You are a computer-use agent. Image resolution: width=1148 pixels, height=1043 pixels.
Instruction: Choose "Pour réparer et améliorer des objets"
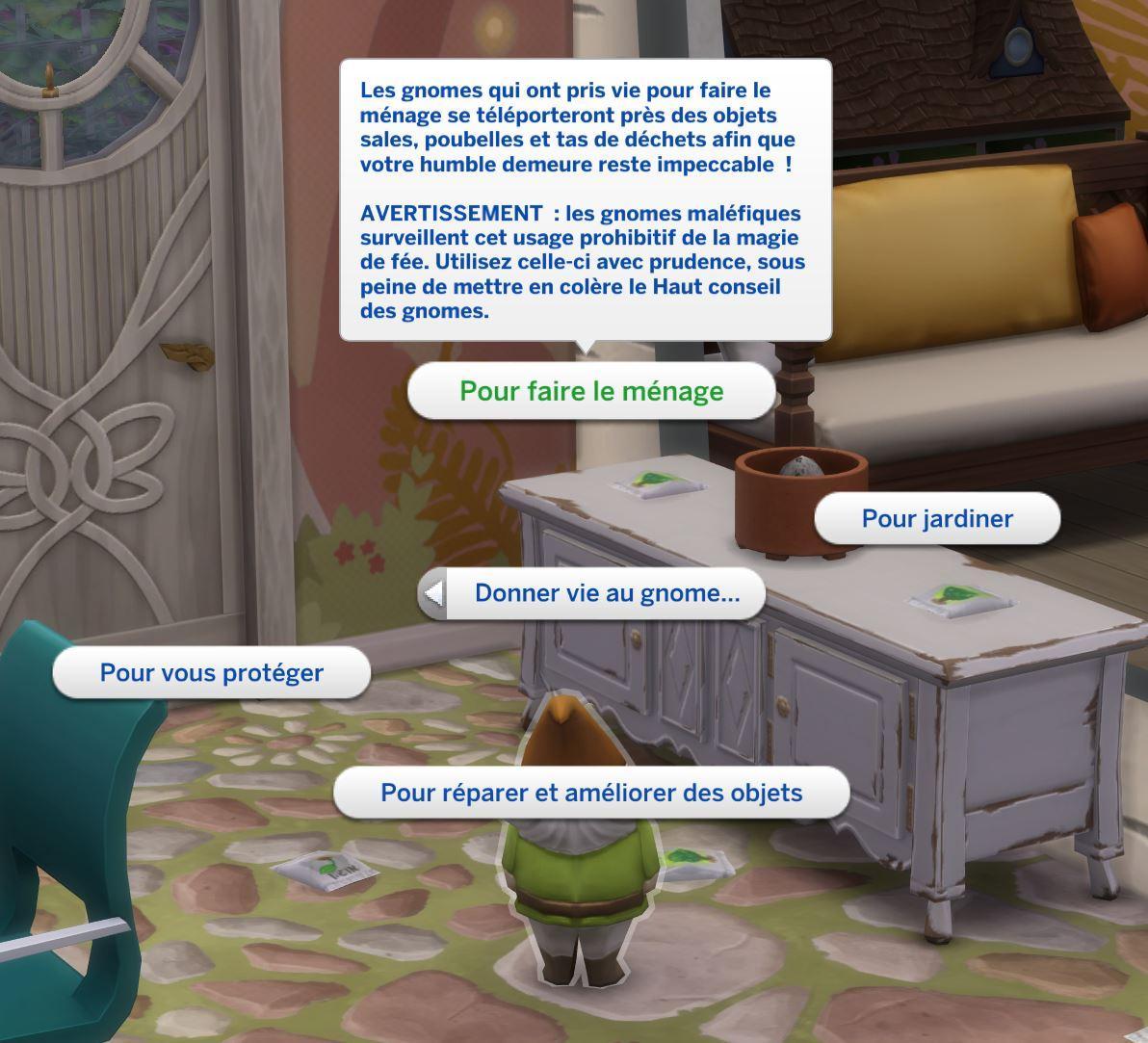[x=591, y=793]
